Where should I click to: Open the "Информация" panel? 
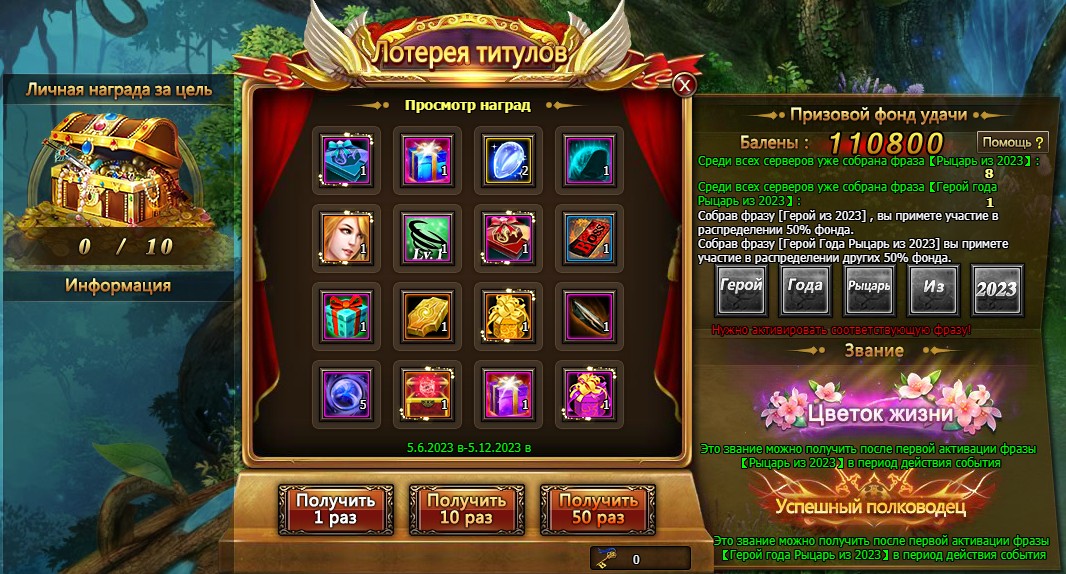tap(118, 286)
